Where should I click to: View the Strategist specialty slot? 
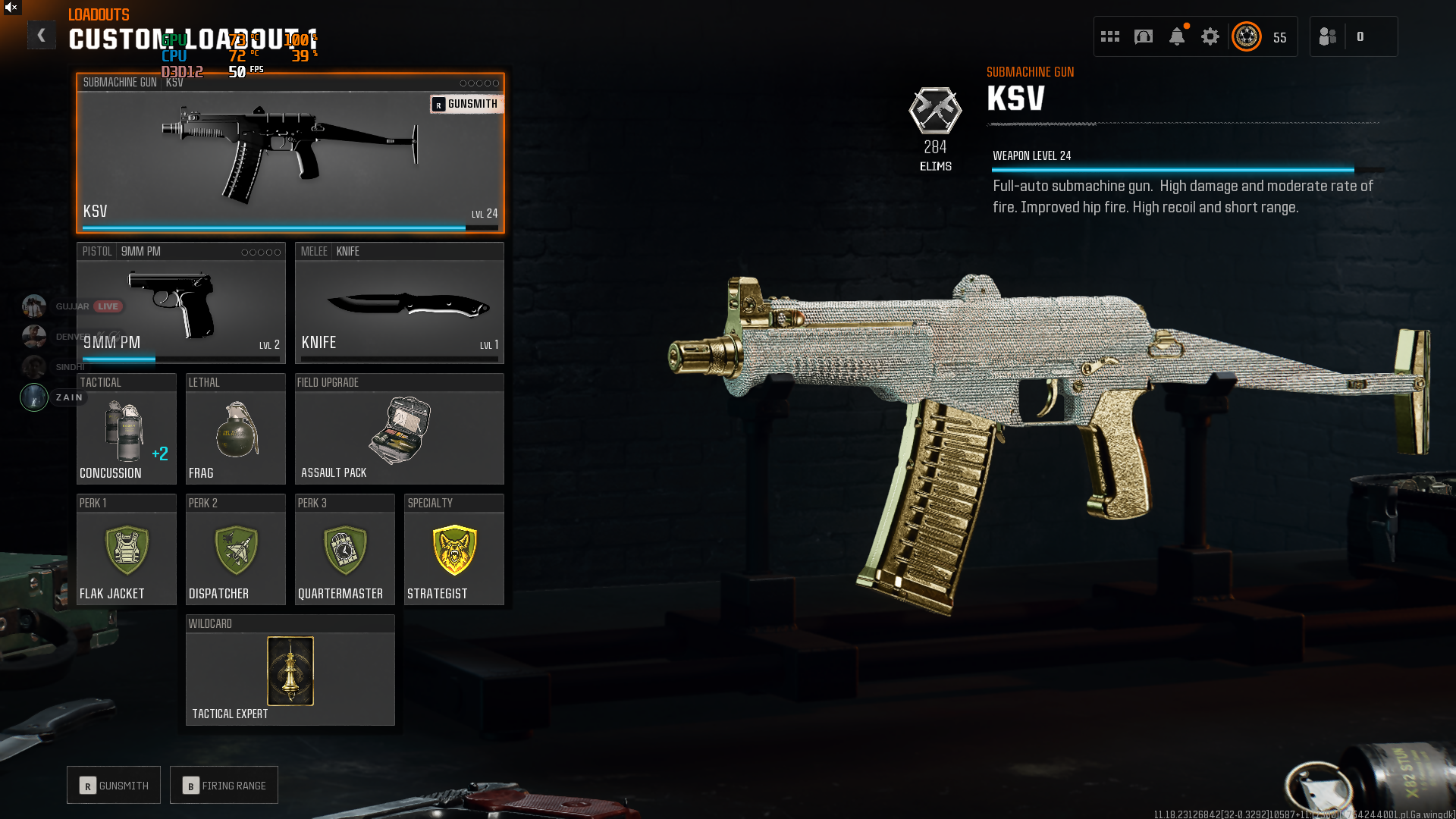pyautogui.click(x=453, y=550)
